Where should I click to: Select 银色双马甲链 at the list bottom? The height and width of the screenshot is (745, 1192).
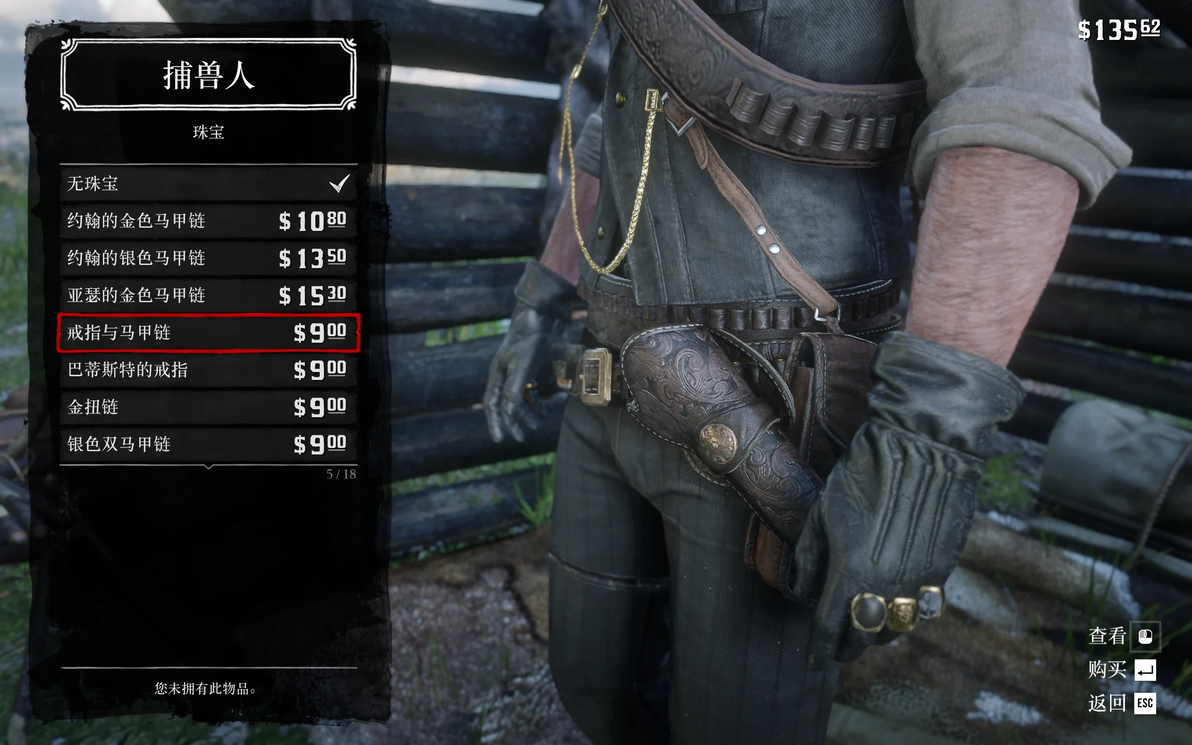coord(208,444)
